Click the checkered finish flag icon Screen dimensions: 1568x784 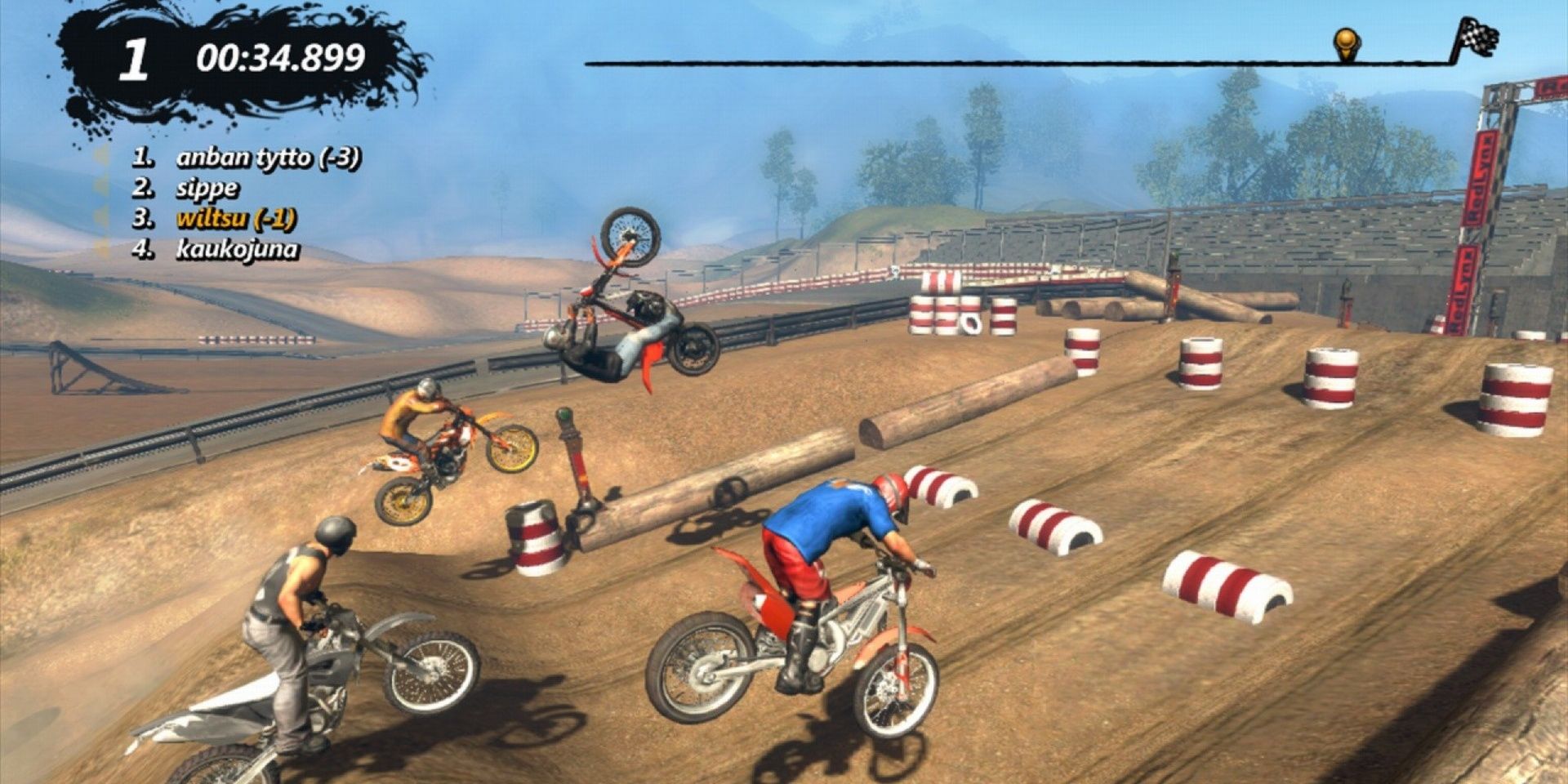pos(1480,38)
